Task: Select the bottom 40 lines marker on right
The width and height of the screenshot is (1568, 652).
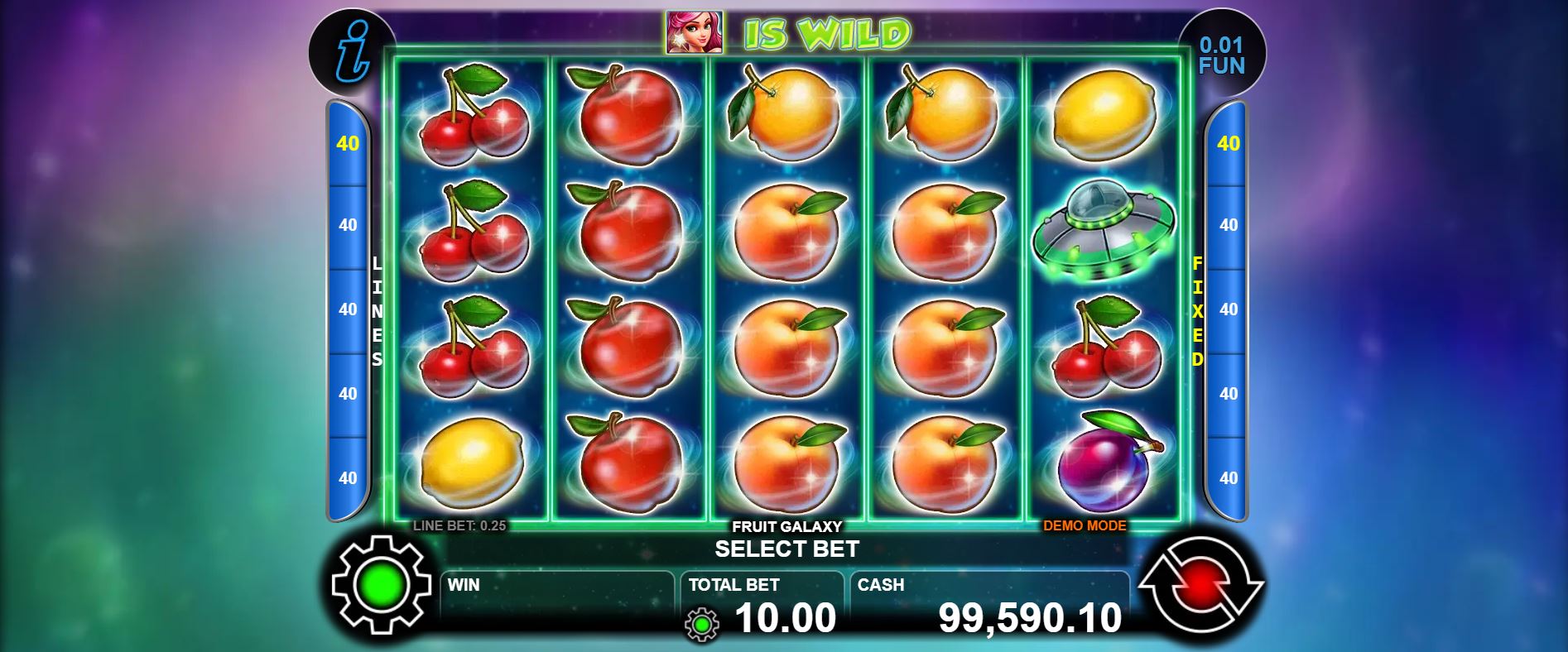Action: [1227, 477]
